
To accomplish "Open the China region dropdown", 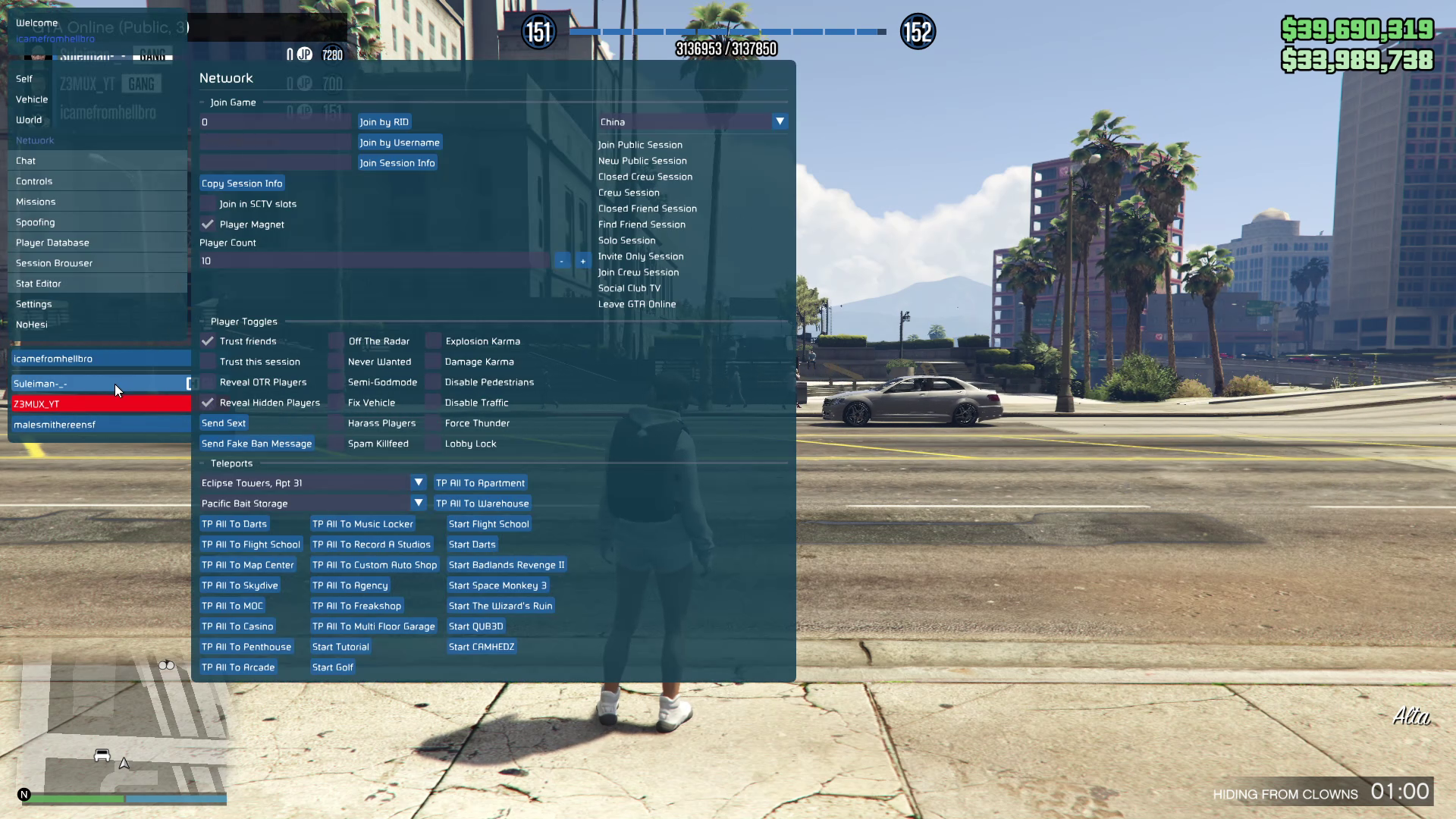I will coord(780,121).
